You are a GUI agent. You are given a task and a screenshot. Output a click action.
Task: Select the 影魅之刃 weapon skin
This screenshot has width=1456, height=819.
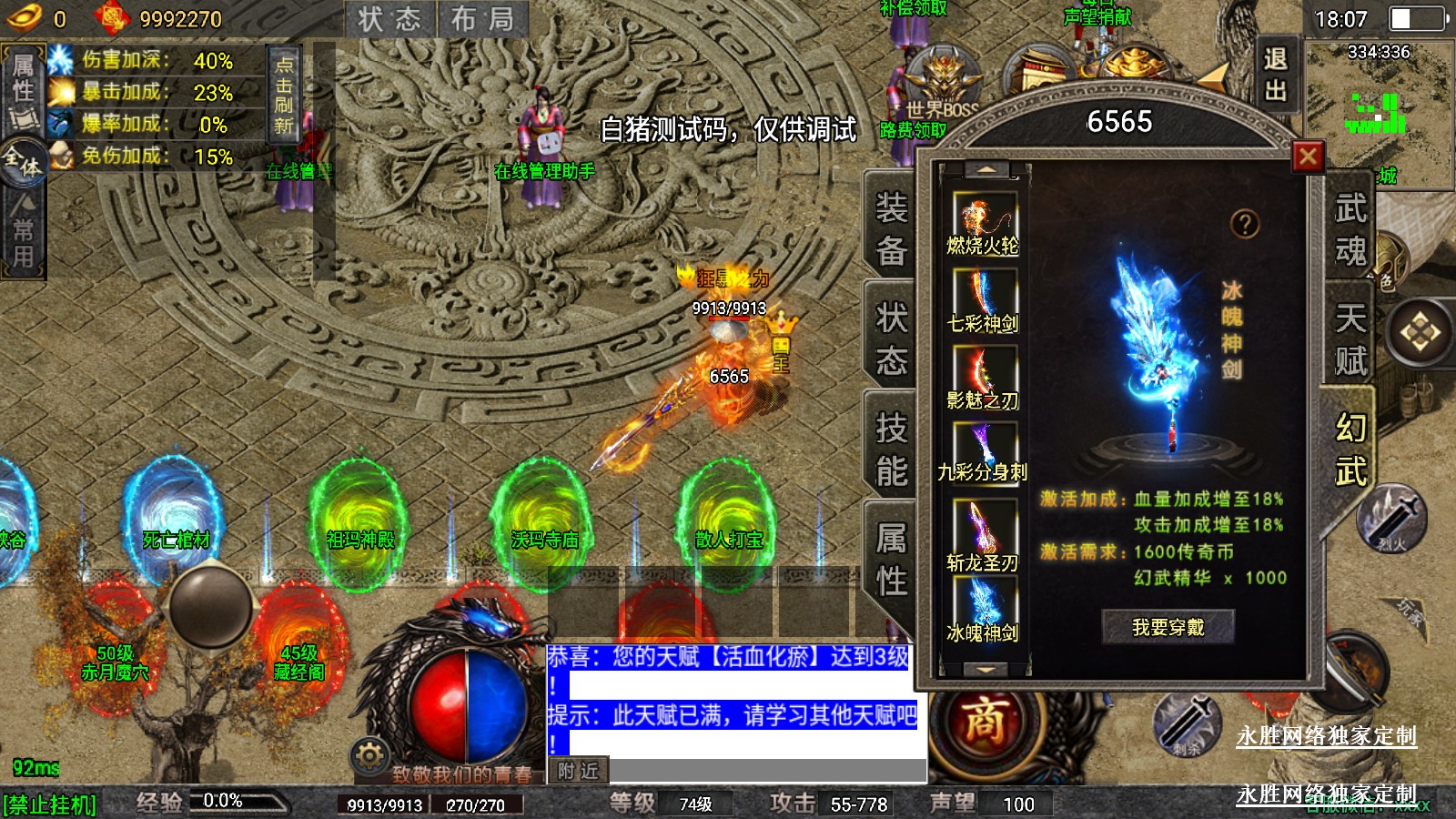click(983, 379)
